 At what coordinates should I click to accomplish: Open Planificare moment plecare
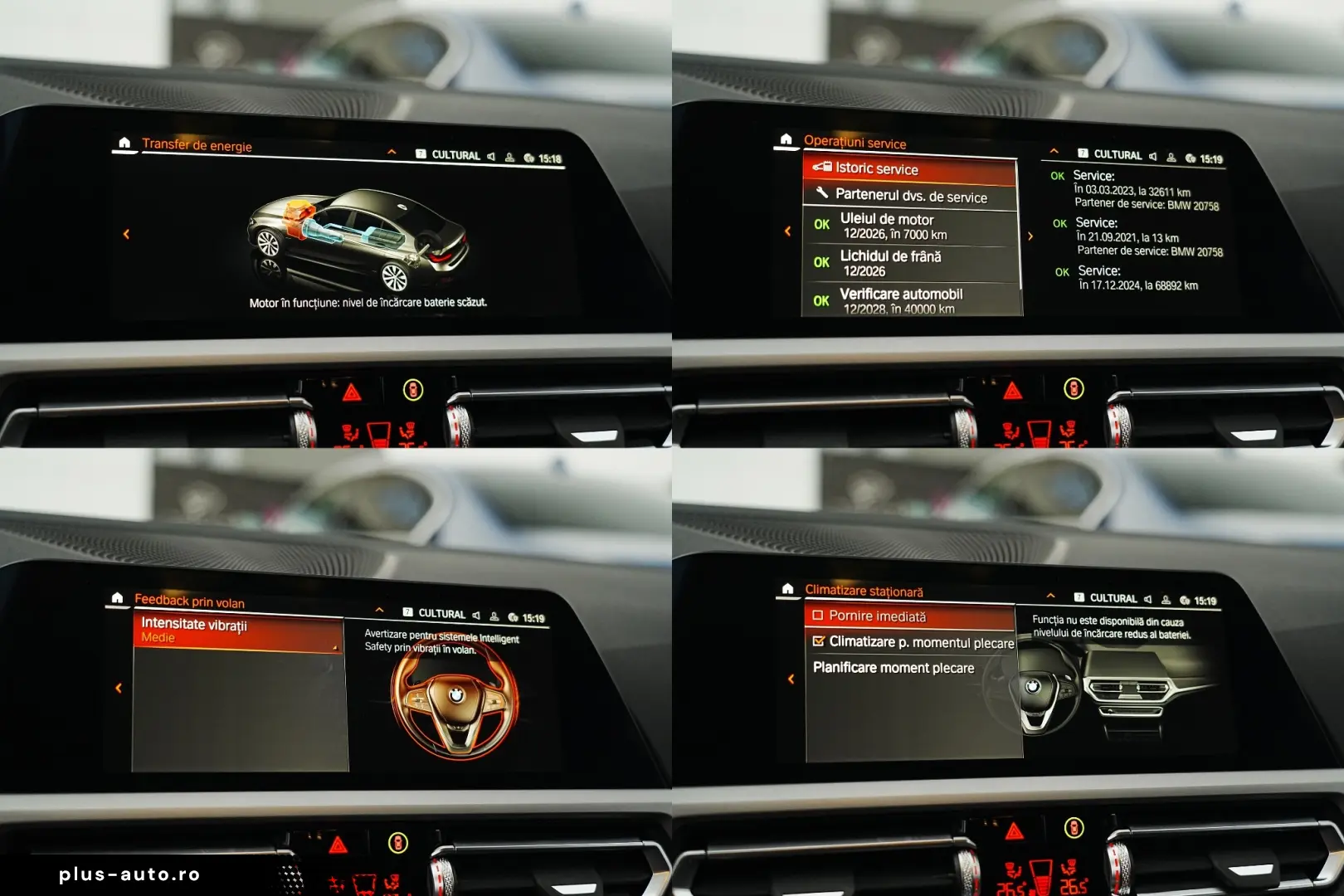click(x=894, y=668)
